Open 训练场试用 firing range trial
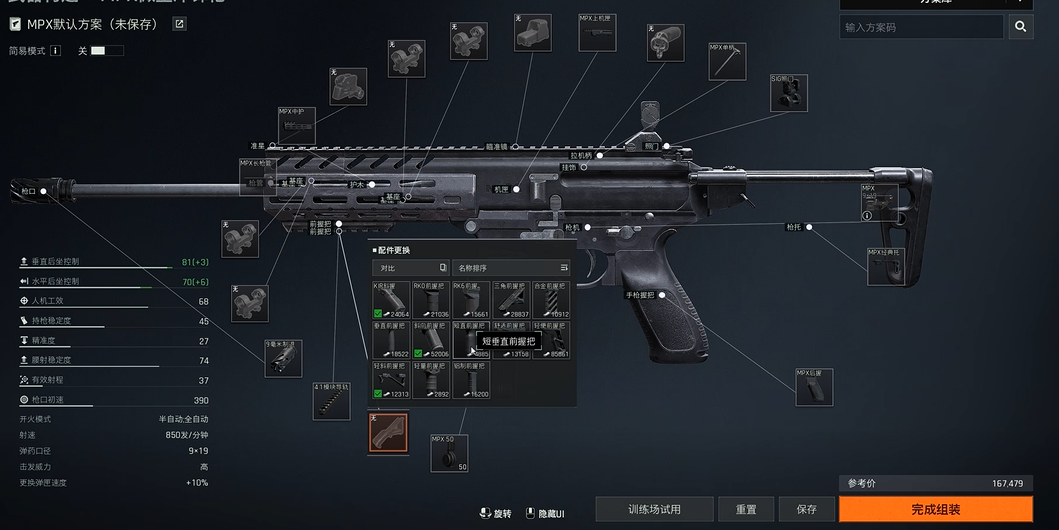 654,509
